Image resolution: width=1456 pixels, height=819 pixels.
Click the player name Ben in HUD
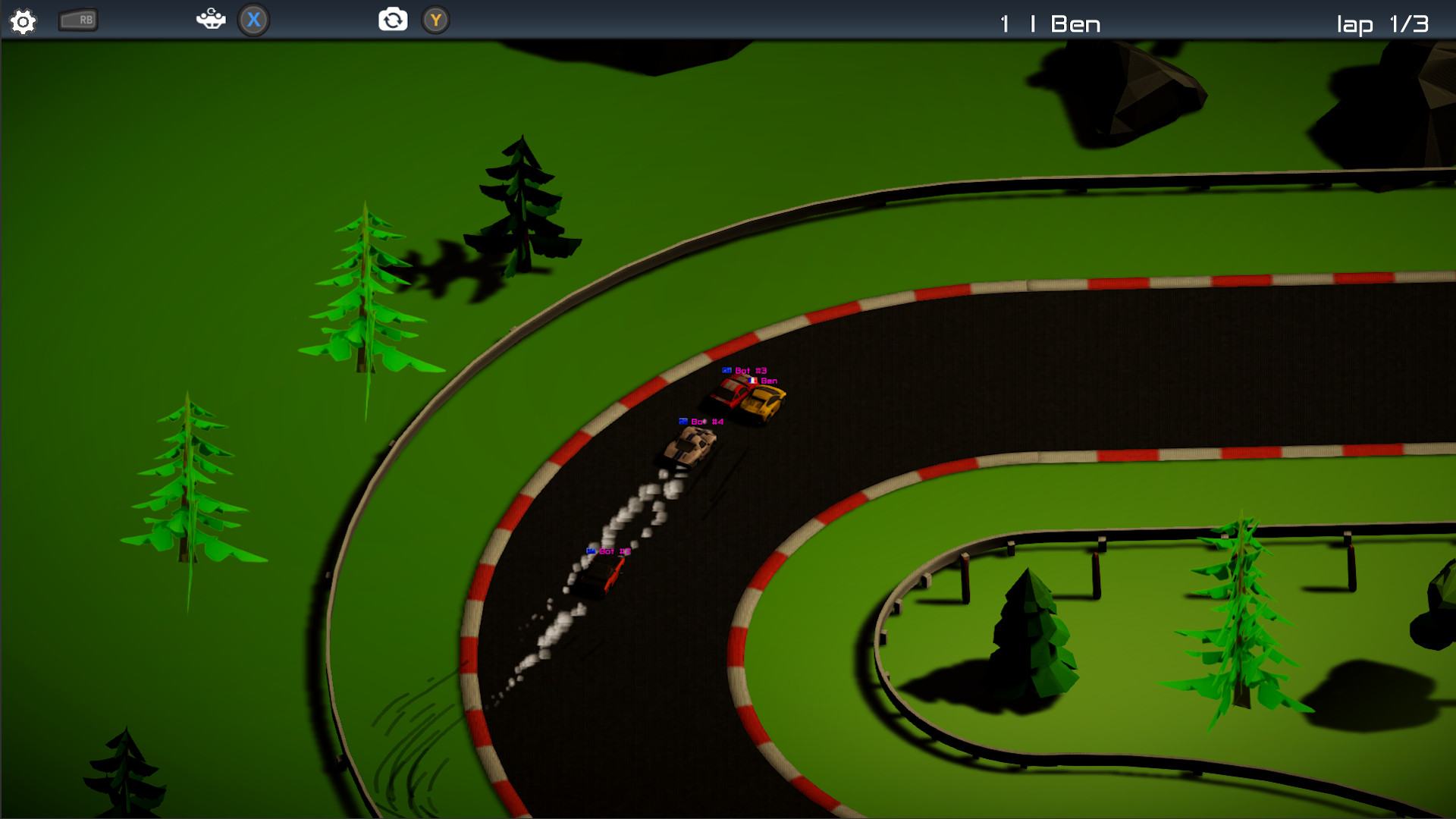pyautogui.click(x=1075, y=24)
